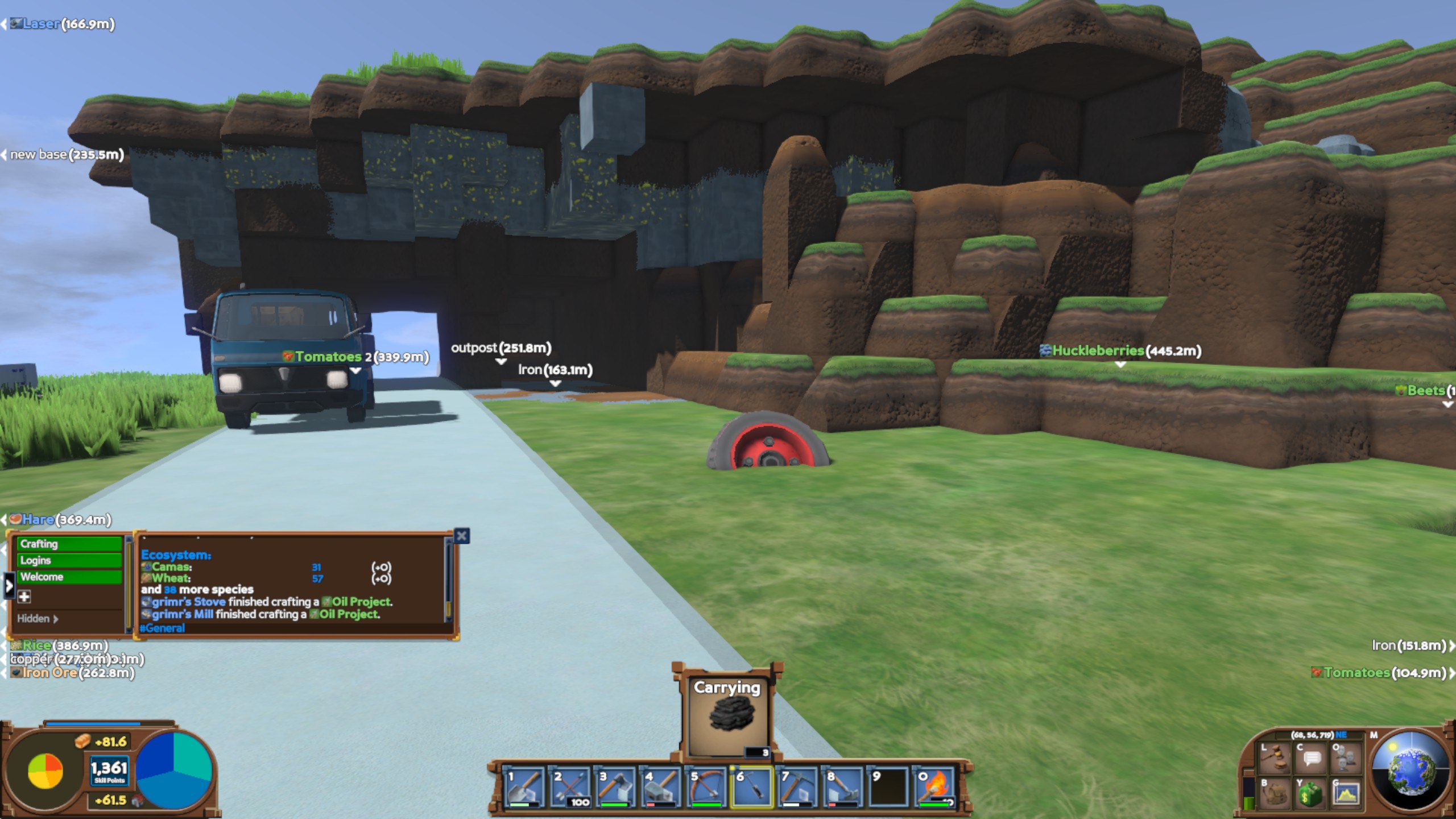Toggle the Logins chat channel
Viewport: 1456px width, 819px height.
click(68, 560)
